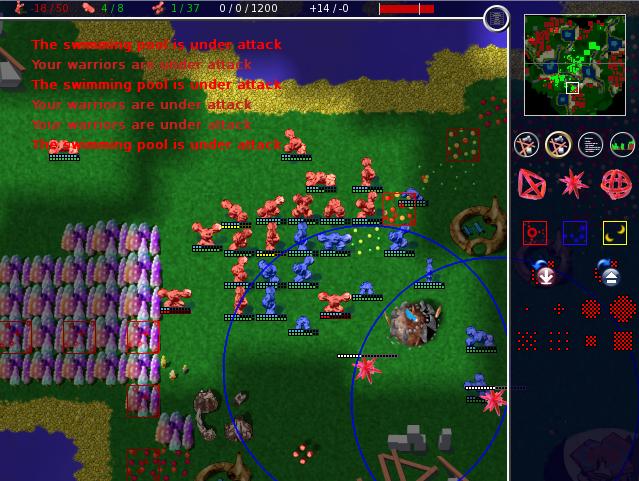This screenshot has height=481, width=639.
Task: Choose the upward eject arrow zone mode
Action: click(607, 272)
